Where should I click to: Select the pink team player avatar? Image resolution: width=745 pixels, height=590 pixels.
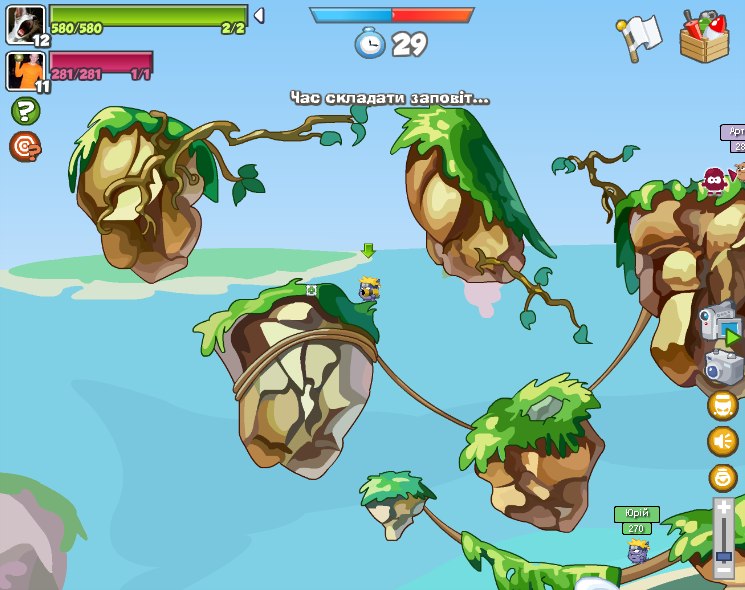(26, 70)
